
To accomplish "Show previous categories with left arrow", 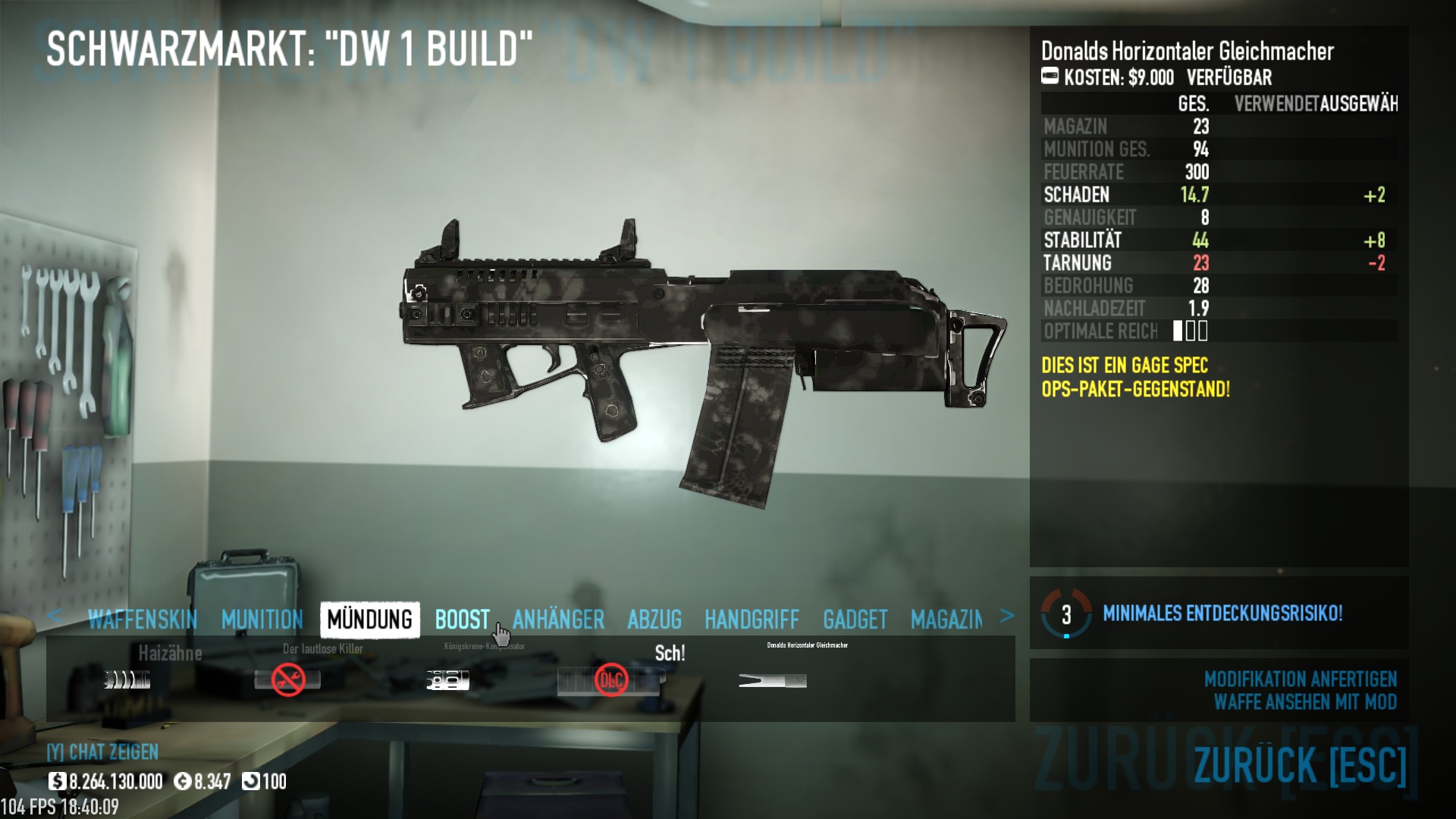I will pos(54,616).
